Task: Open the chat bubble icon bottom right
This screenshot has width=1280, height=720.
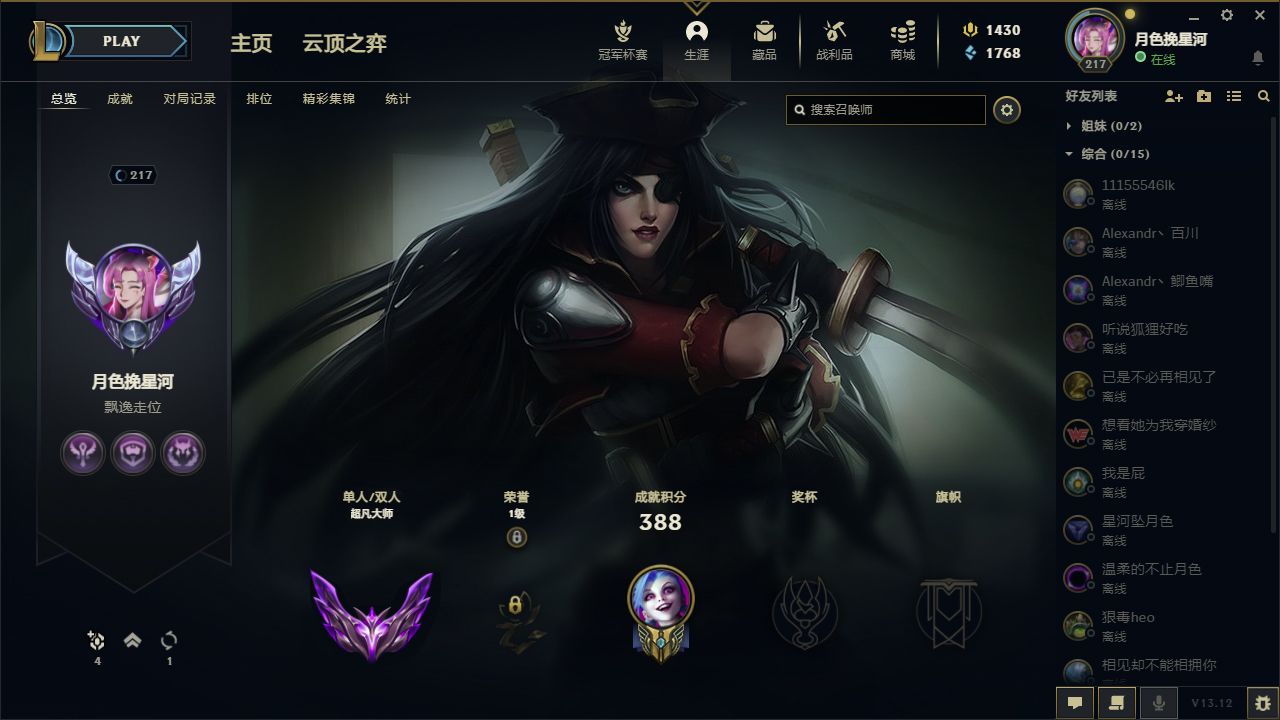Action: (x=1074, y=703)
